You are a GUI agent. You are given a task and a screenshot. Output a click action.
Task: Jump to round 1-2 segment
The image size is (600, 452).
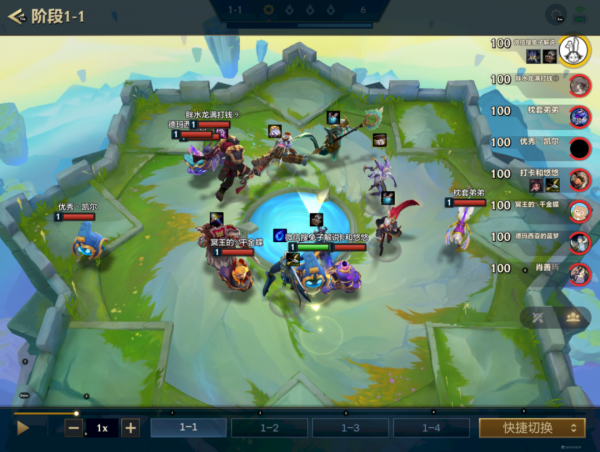(x=269, y=428)
